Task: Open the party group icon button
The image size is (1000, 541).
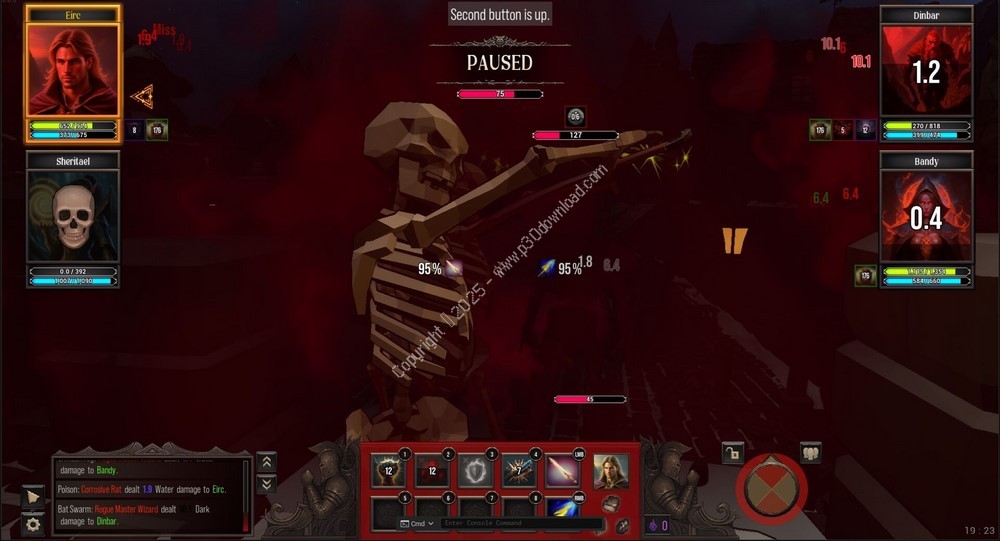Action: pyautogui.click(x=810, y=452)
